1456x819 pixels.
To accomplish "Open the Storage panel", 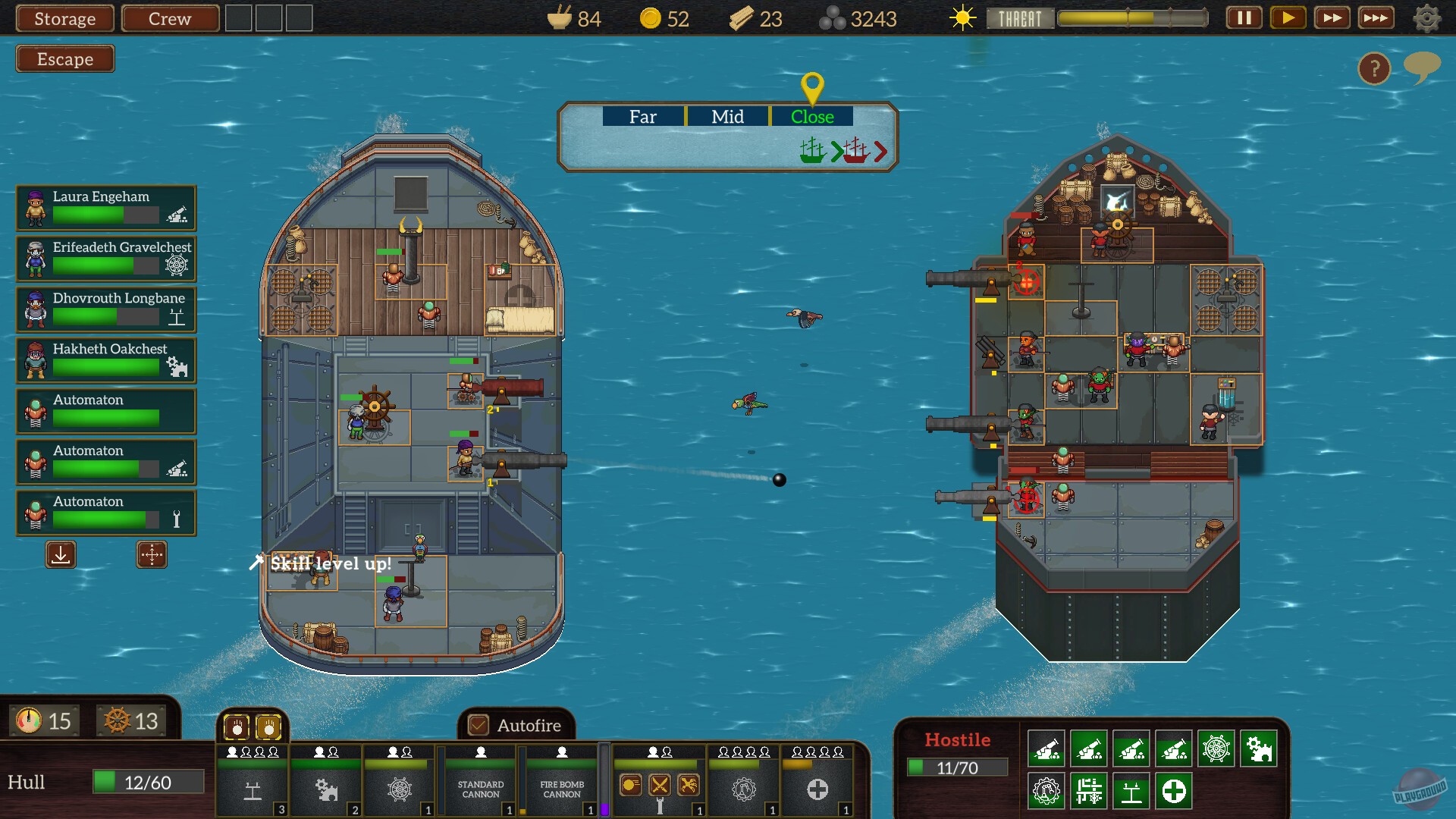I will 64,18.
